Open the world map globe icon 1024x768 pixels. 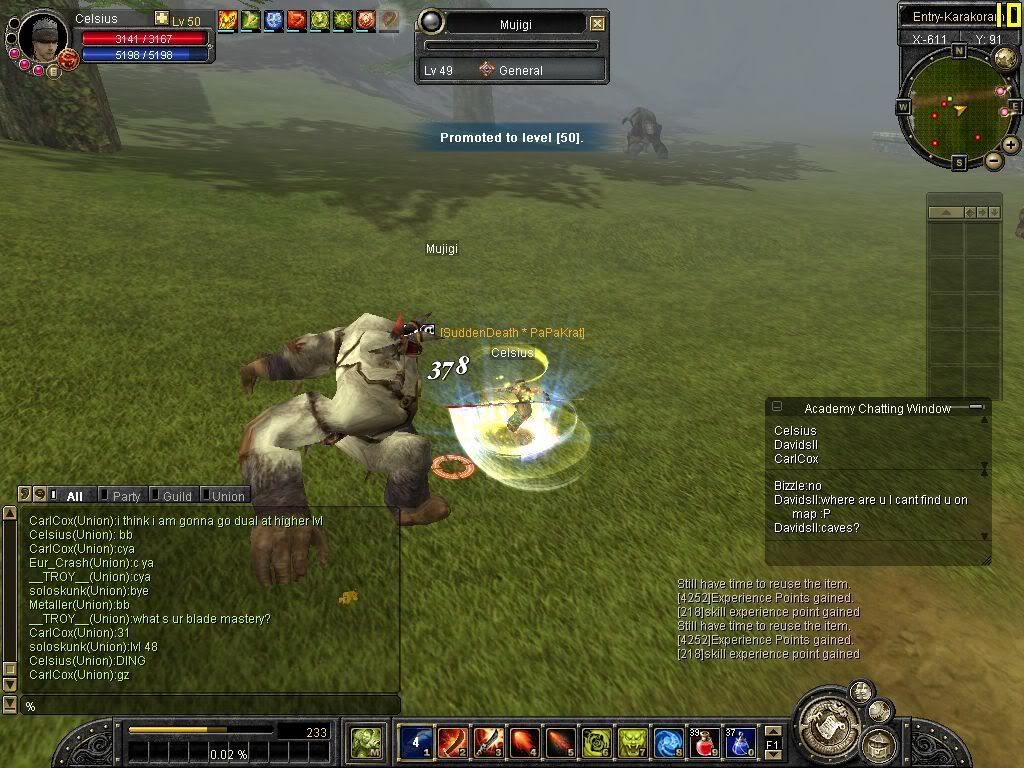click(x=1005, y=59)
